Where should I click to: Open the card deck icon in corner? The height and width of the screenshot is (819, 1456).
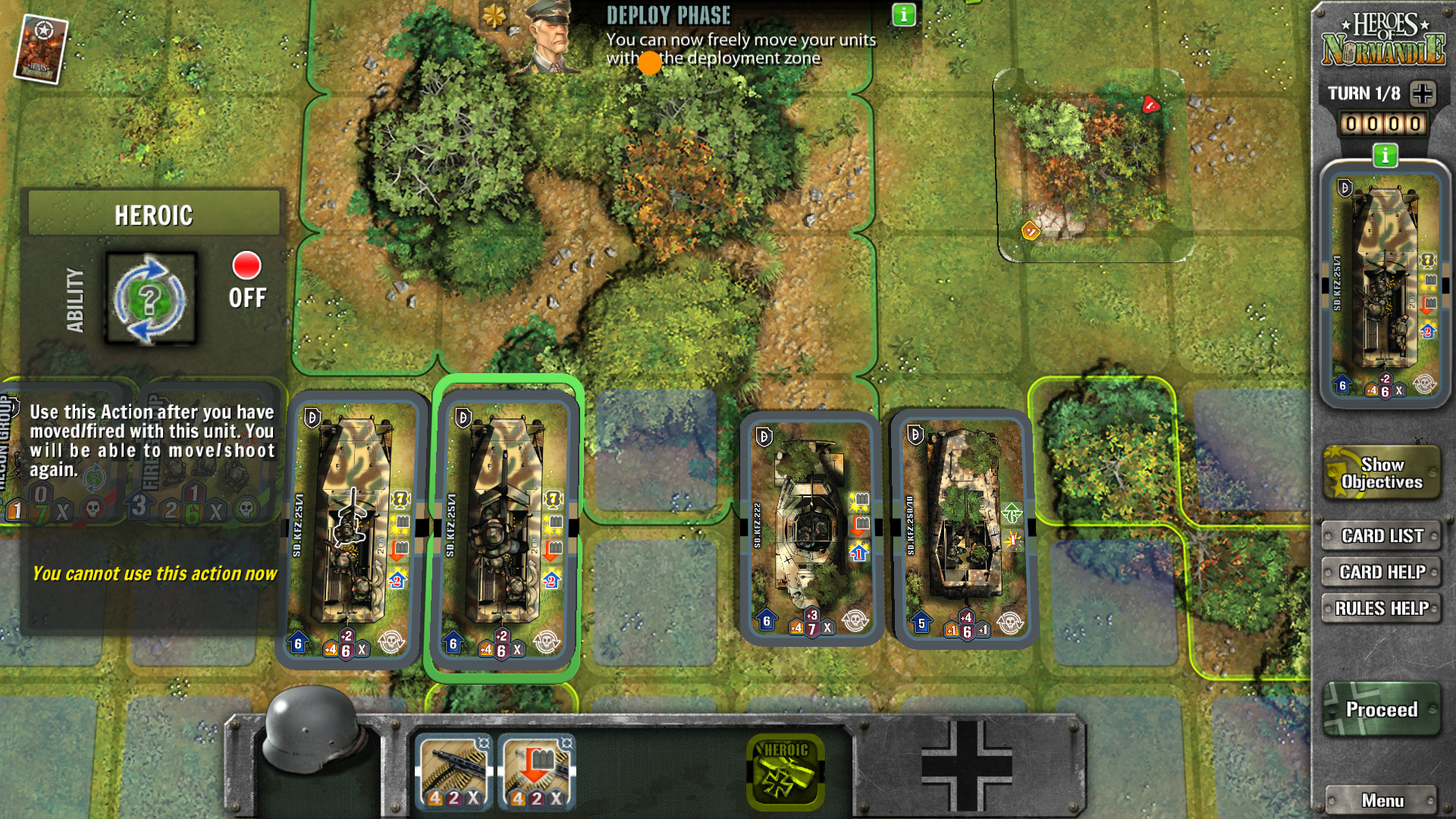pos(41,49)
